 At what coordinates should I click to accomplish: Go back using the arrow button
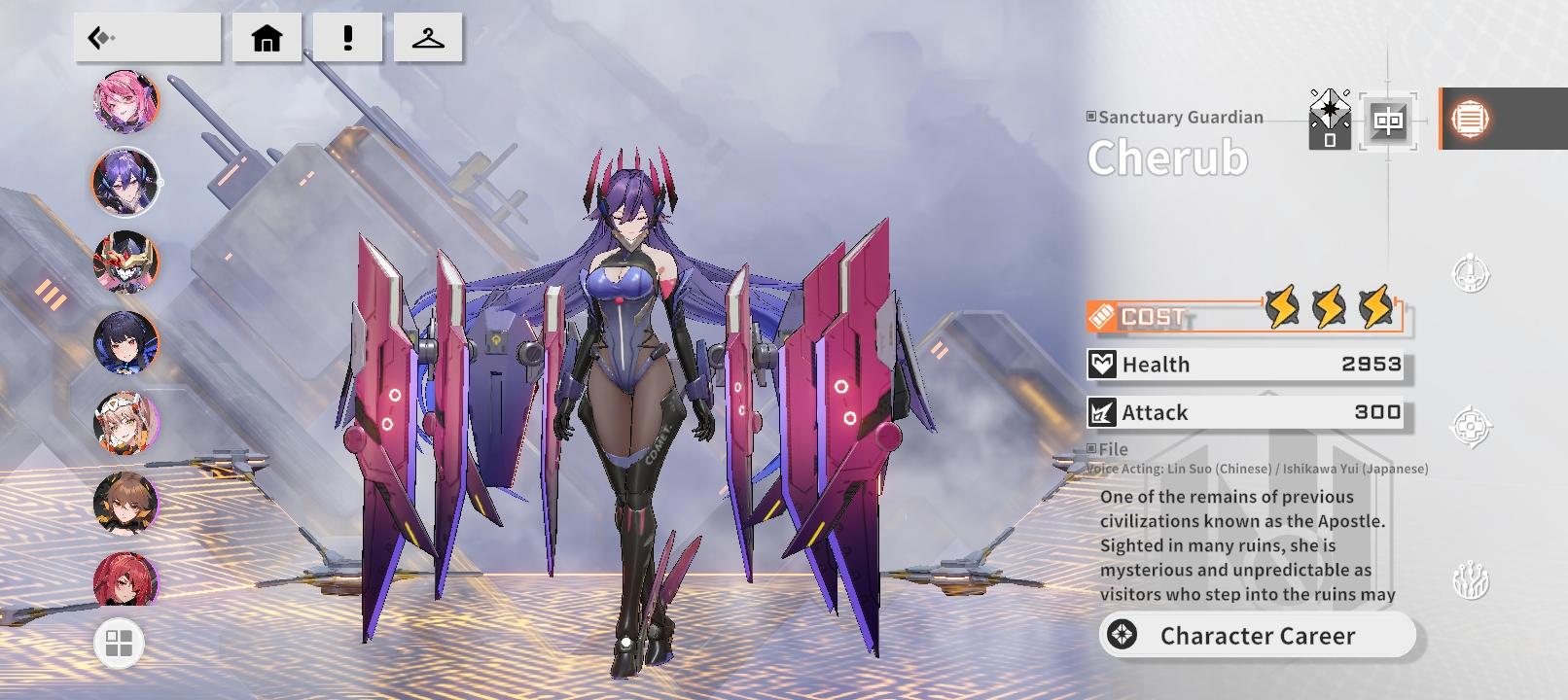(147, 38)
